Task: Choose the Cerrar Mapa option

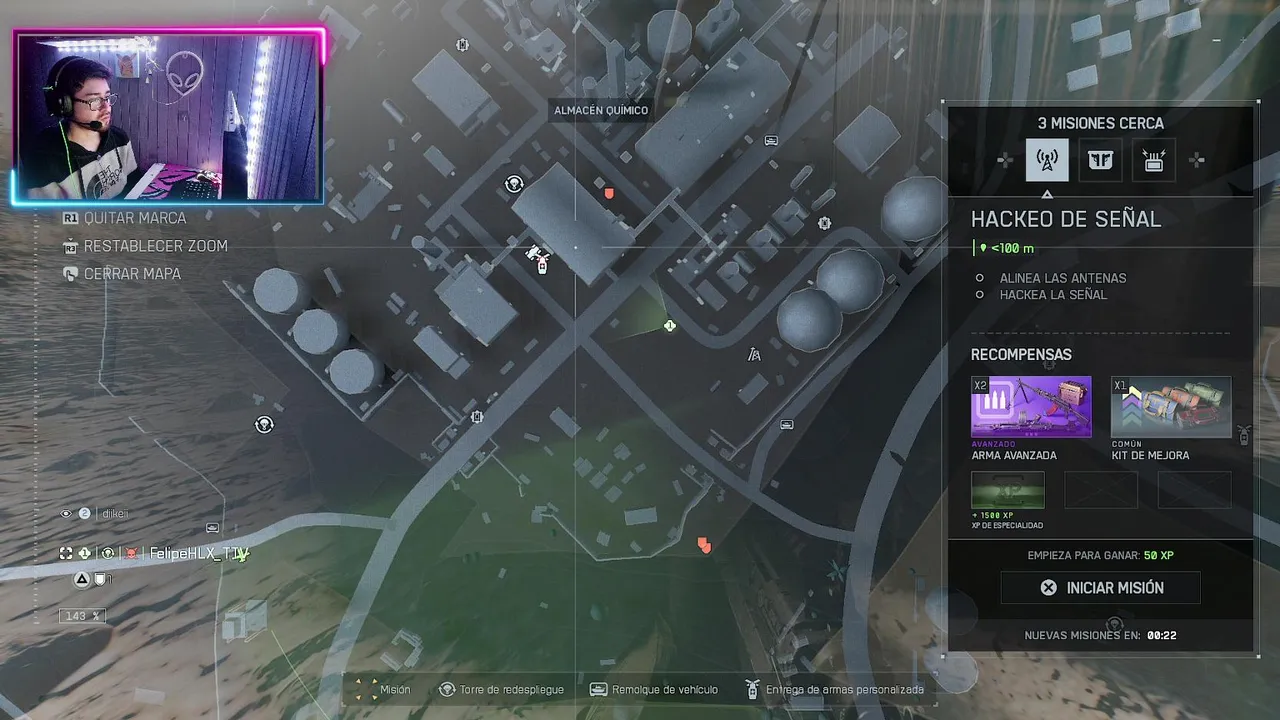Action: click(x=131, y=274)
